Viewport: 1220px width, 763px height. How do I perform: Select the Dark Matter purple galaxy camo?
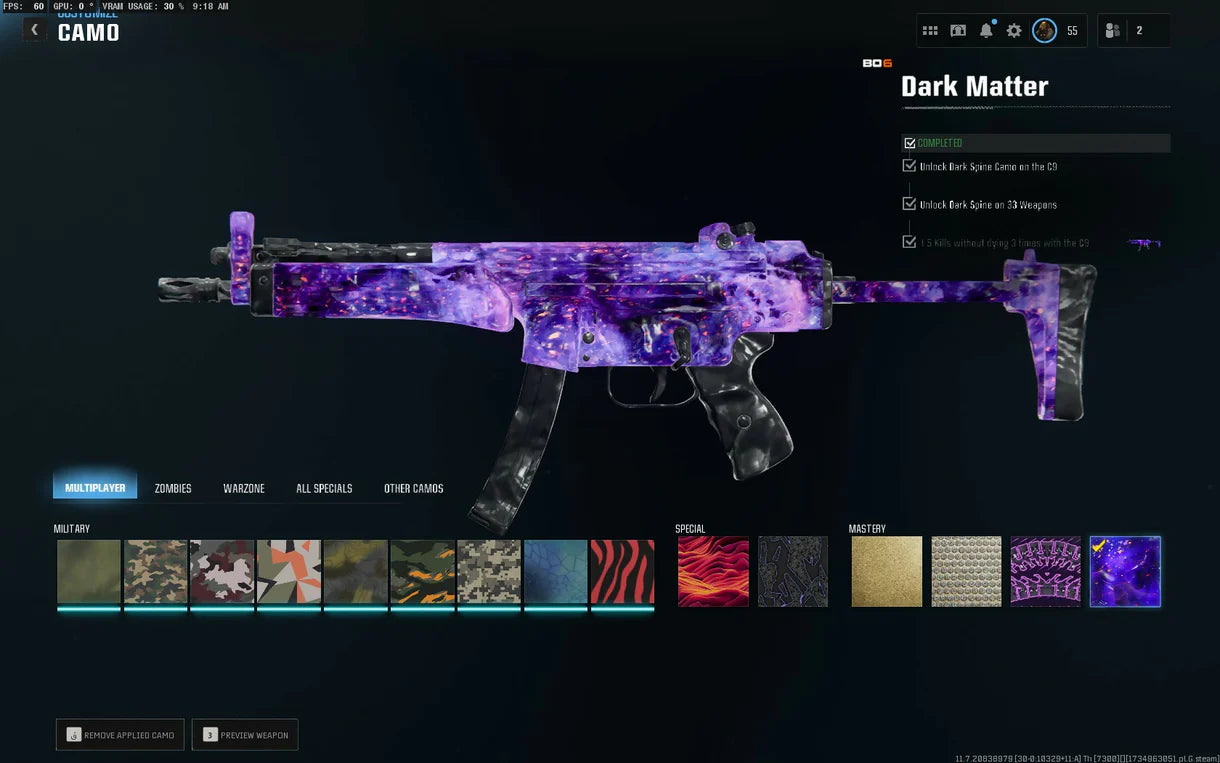pos(1125,572)
